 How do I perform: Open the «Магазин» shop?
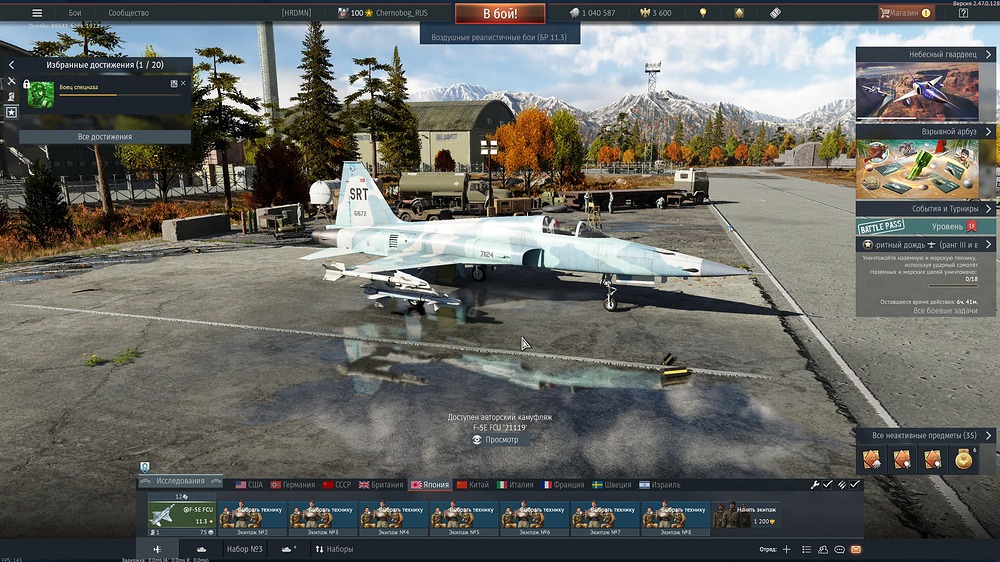(904, 13)
